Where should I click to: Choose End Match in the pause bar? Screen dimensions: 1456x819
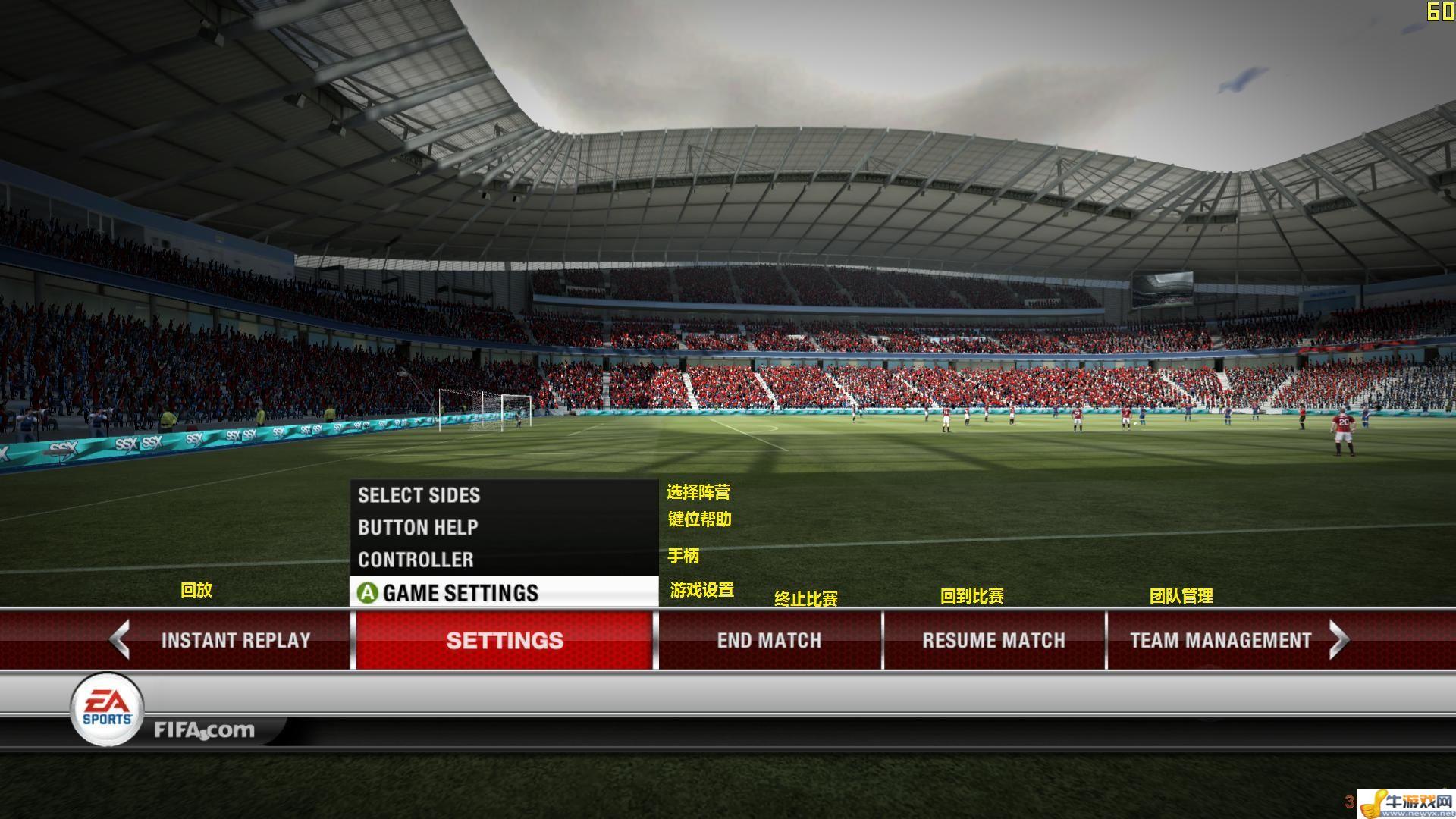pyautogui.click(x=769, y=640)
